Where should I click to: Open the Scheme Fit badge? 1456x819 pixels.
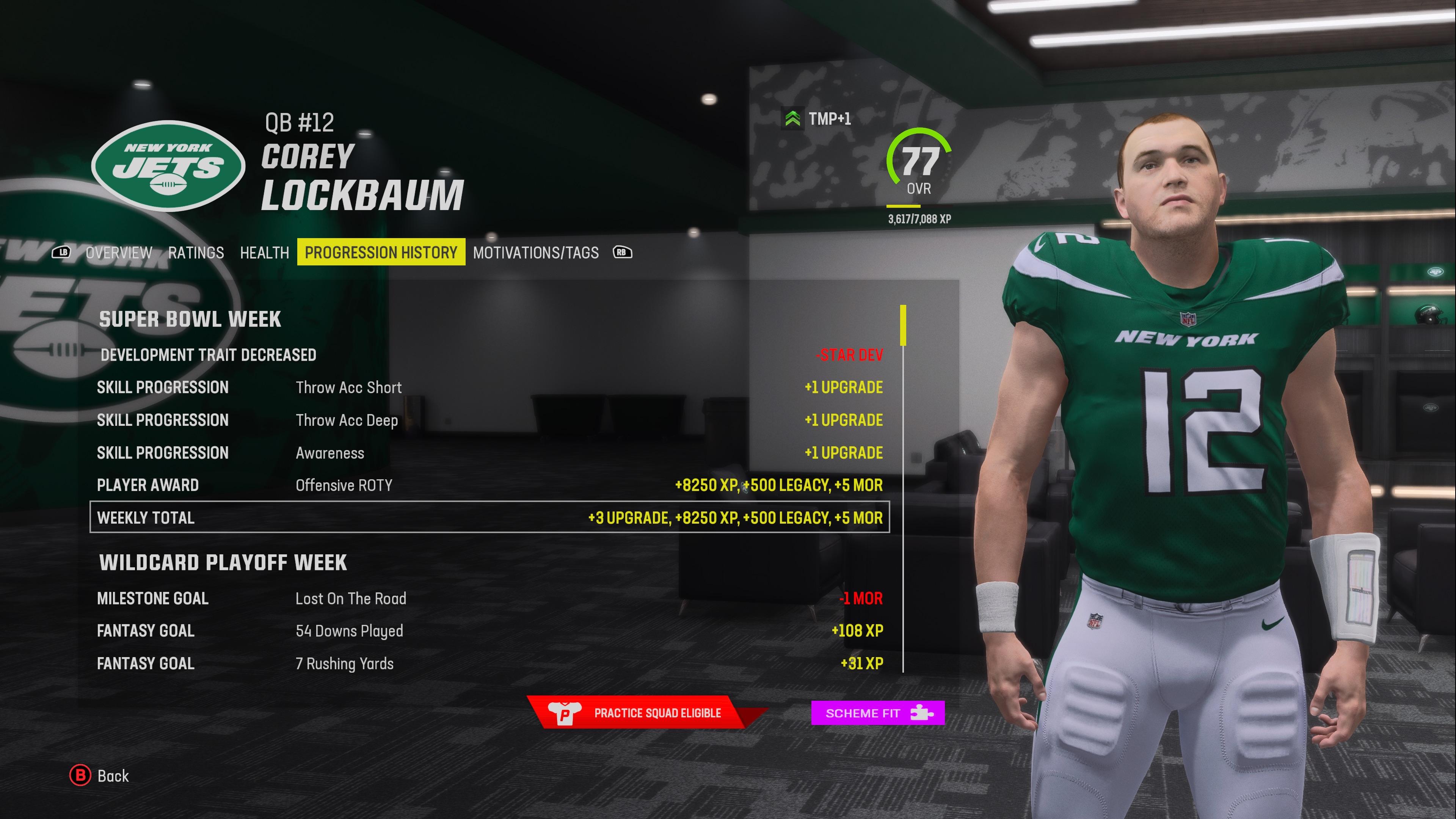coord(877,713)
